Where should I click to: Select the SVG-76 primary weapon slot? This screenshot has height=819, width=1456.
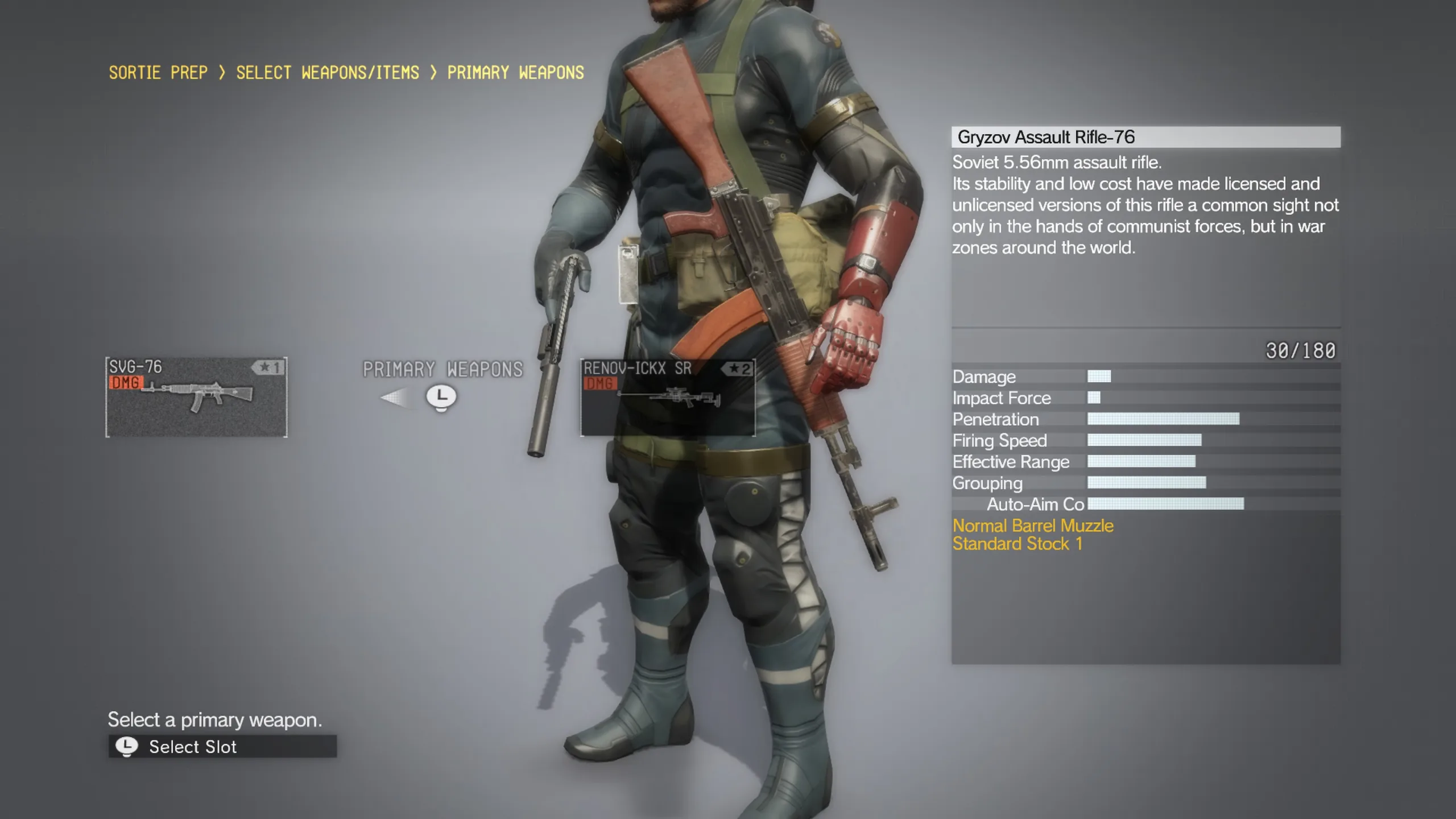click(x=196, y=397)
